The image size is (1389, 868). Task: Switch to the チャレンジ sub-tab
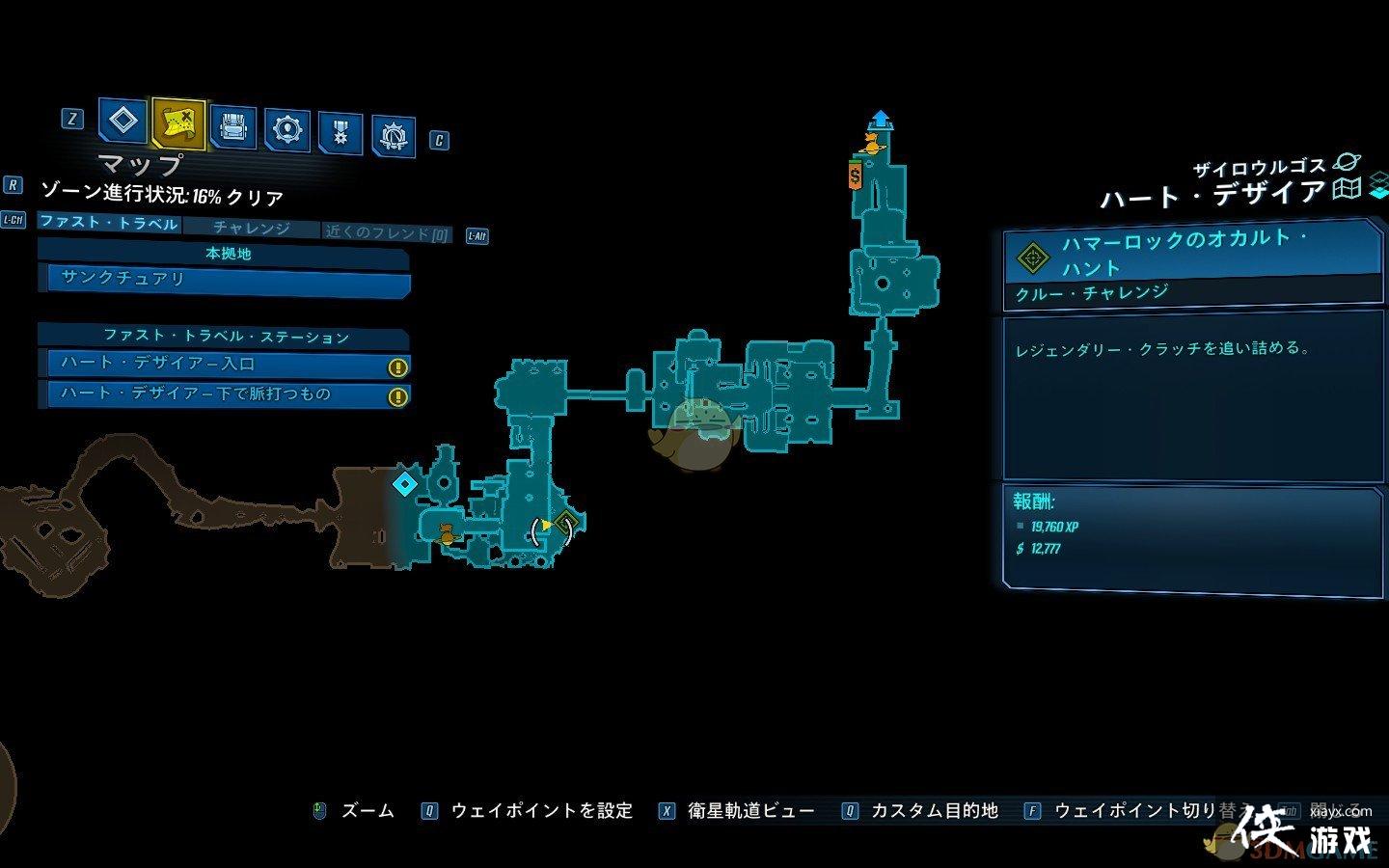[x=251, y=228]
